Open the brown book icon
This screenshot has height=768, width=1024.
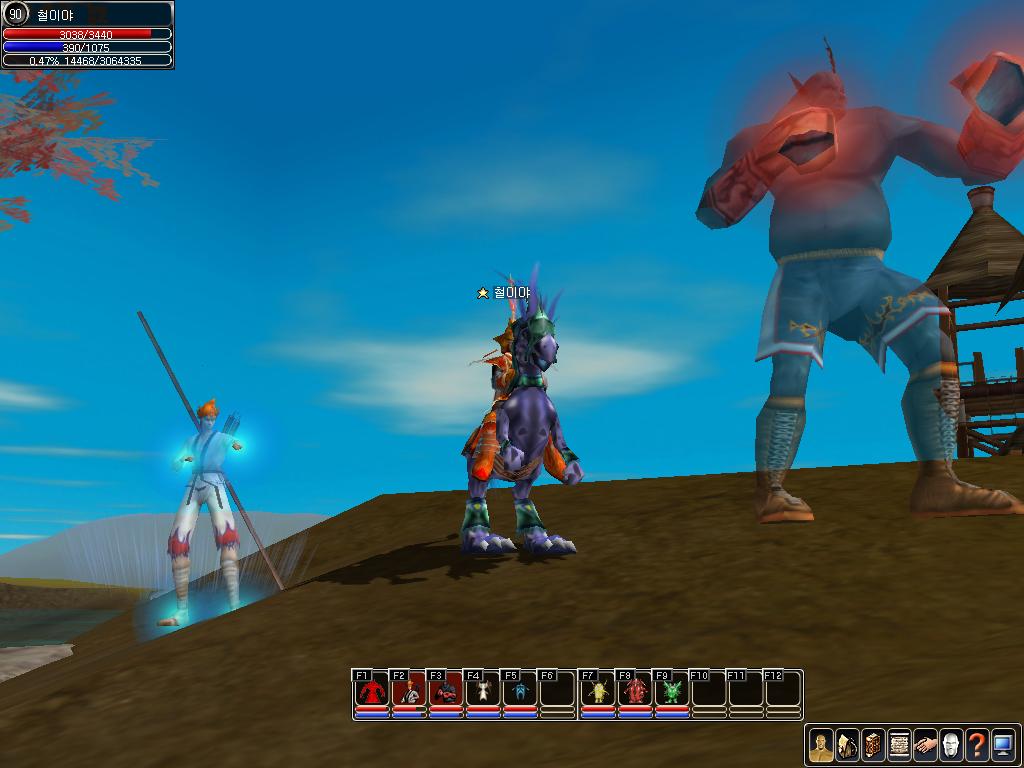(x=873, y=745)
